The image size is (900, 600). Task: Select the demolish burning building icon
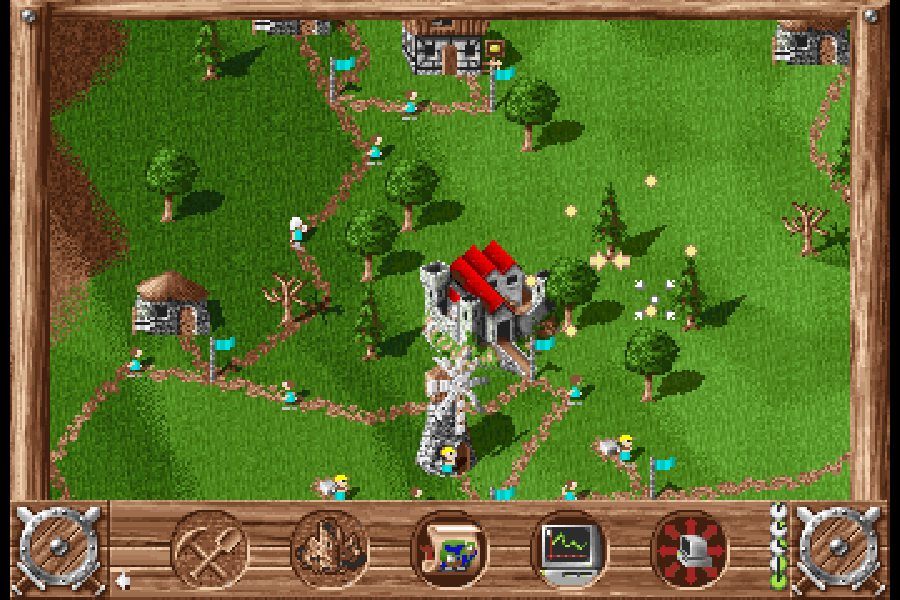pos(329,548)
